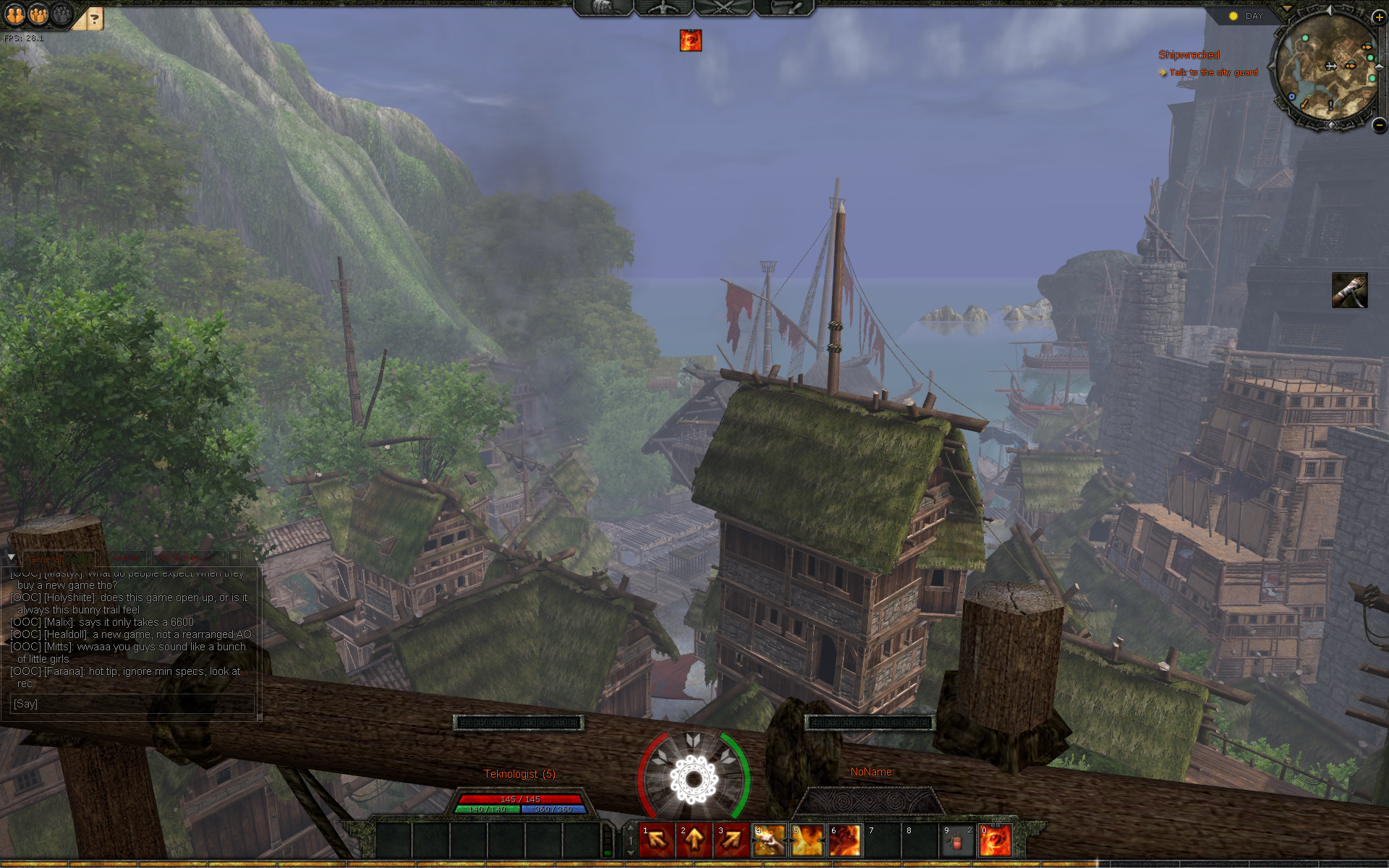This screenshot has width=1389, height=868.
Task: Use the red potion in hotbar slot 9
Action: point(958,840)
